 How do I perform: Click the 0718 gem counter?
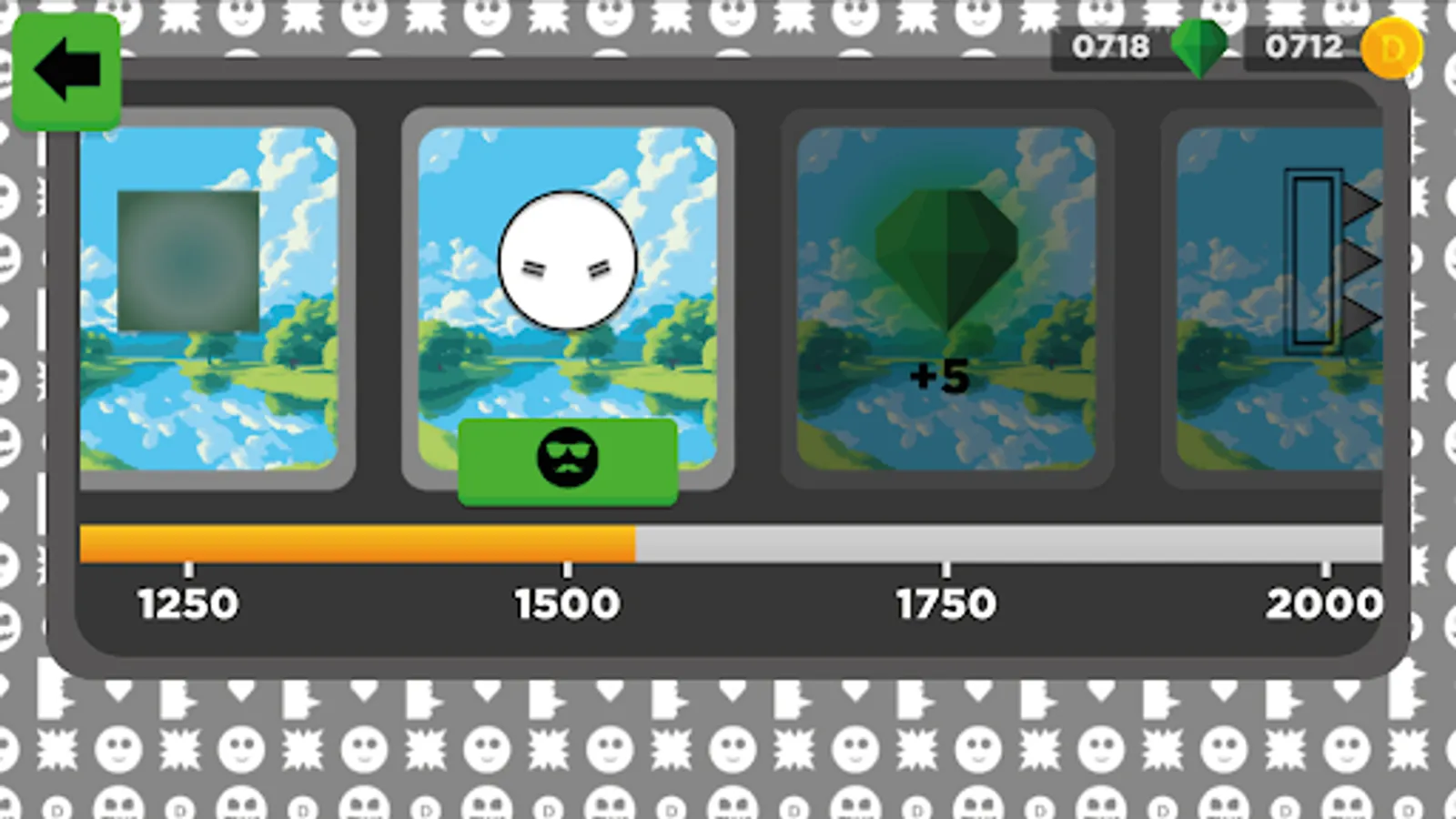1111,47
